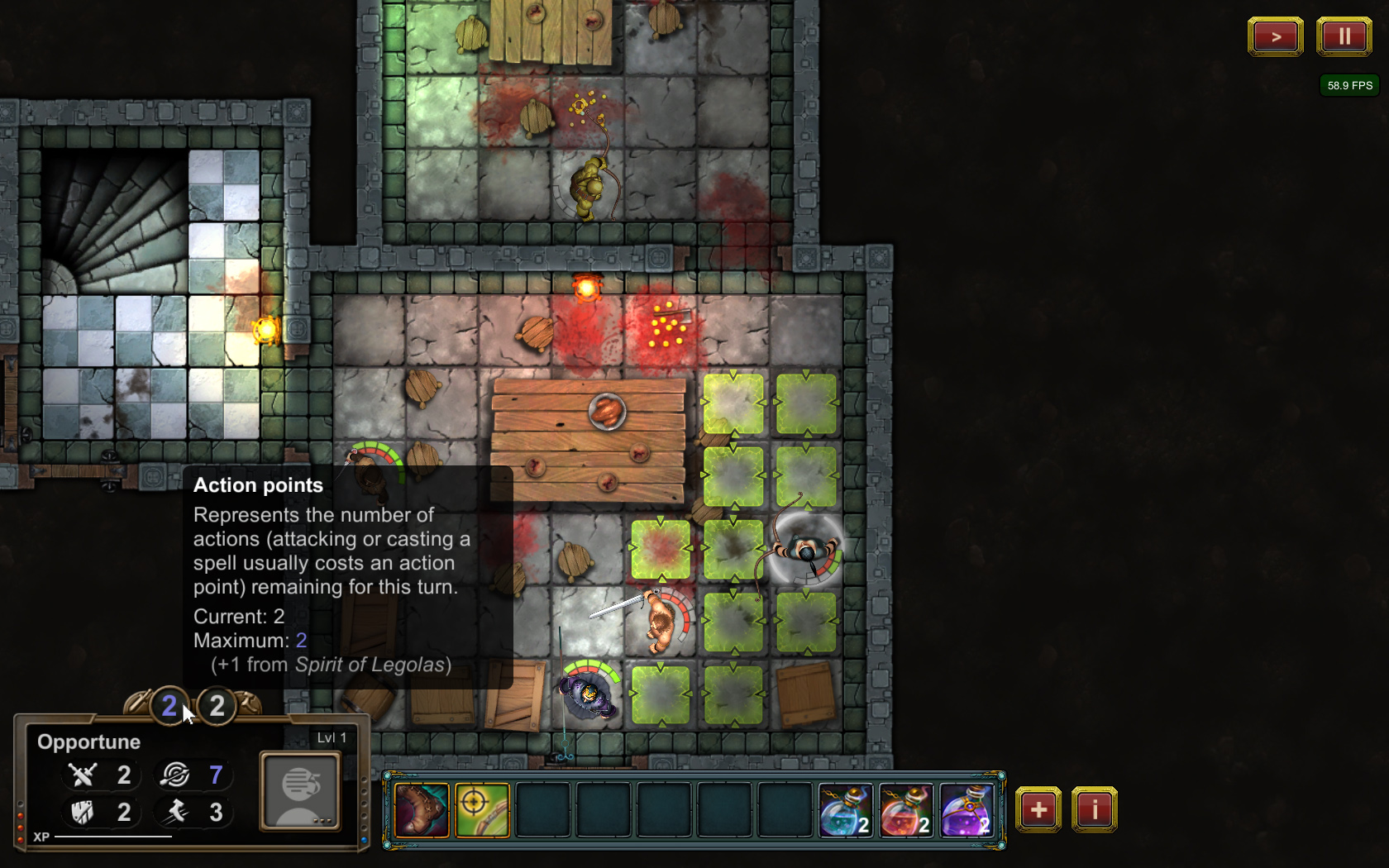Select the crossed swords attack stat
The image size is (1389, 868).
coord(83,775)
